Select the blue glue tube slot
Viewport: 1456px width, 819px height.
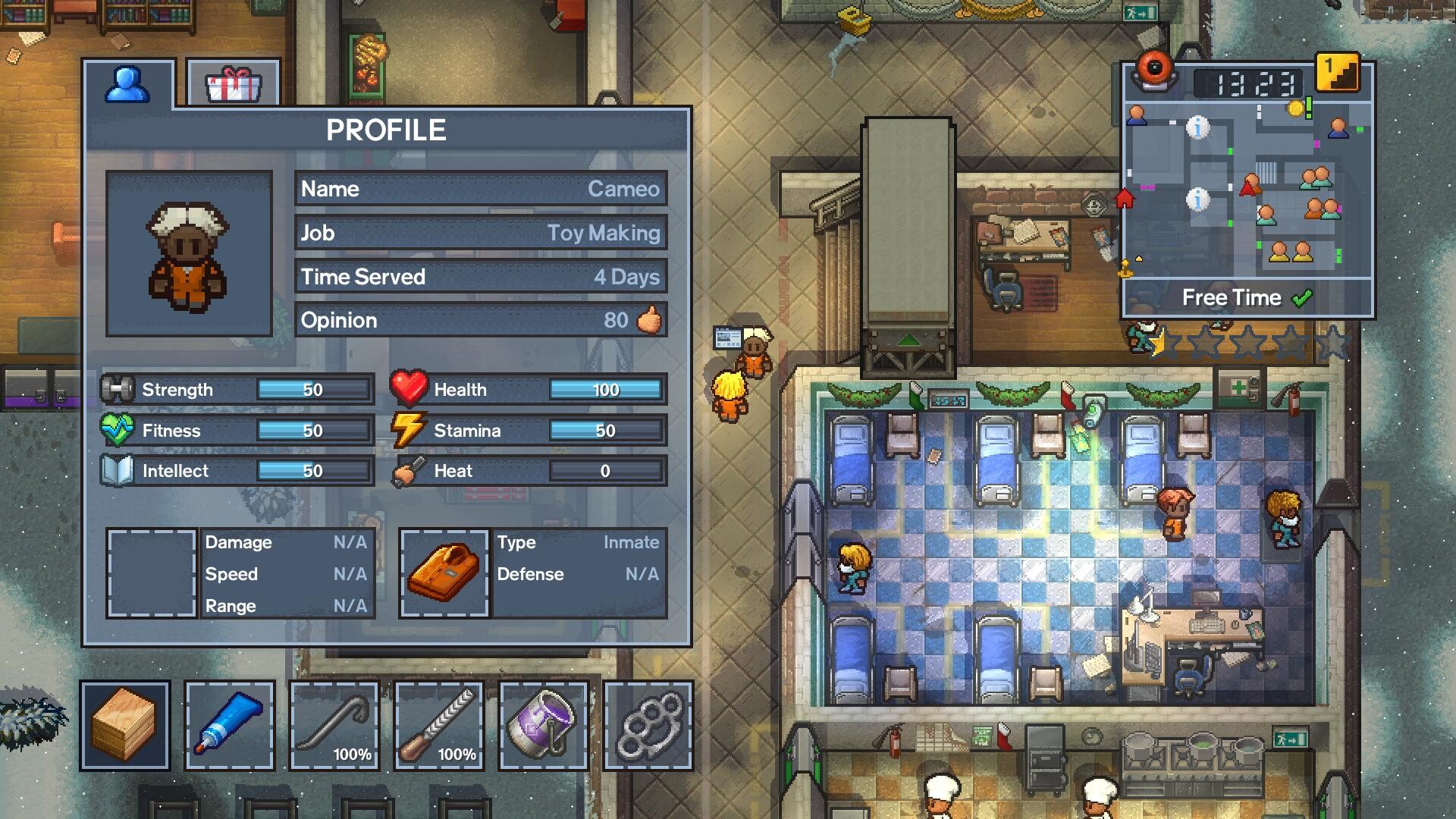point(229,725)
